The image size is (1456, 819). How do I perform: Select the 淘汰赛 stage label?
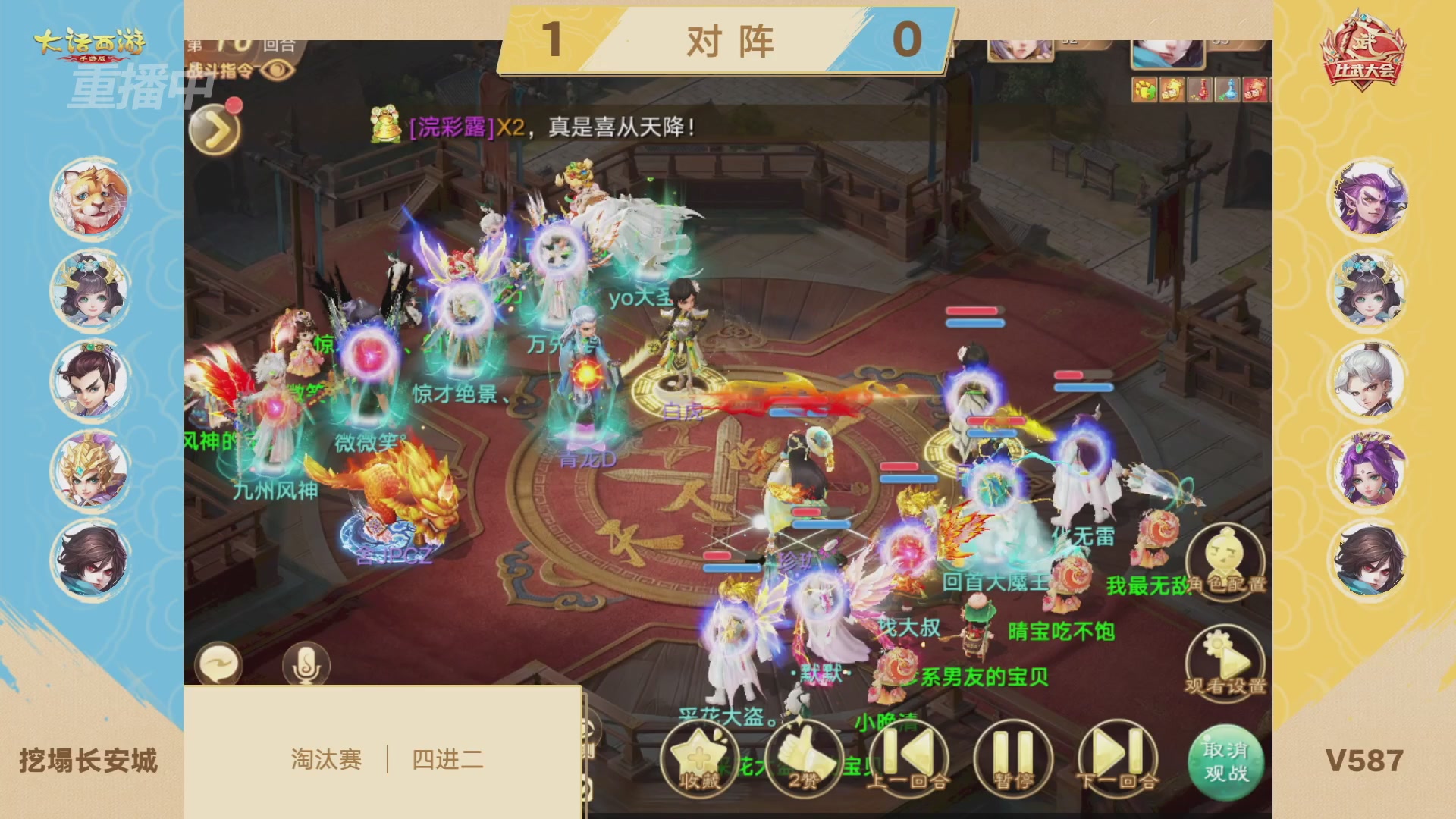point(326,758)
